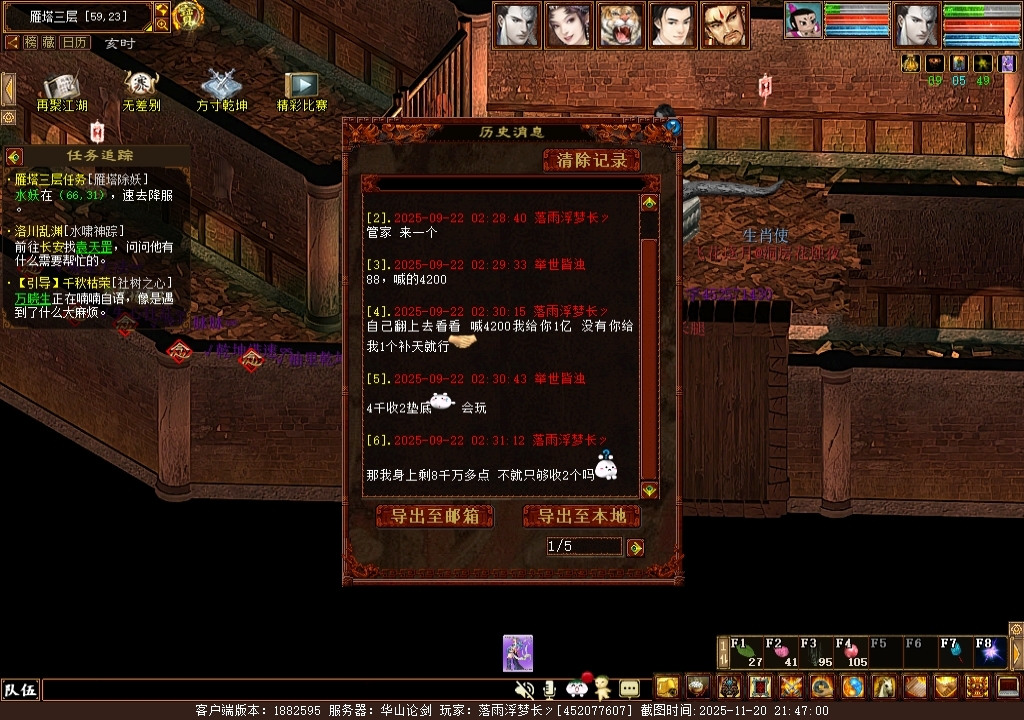1024x720 pixels.
Task: Click the message list scroll-up arrow
Action: tap(649, 203)
